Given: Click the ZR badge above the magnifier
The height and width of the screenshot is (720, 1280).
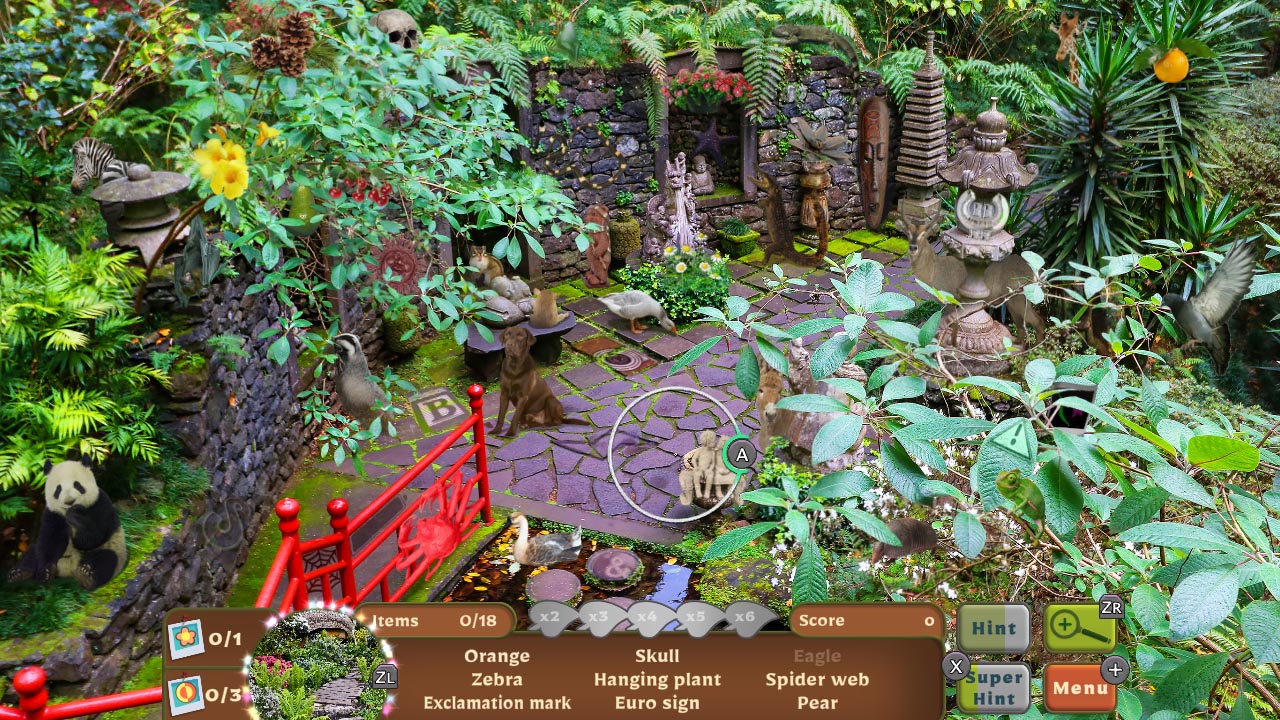Looking at the screenshot, I should click(1113, 607).
